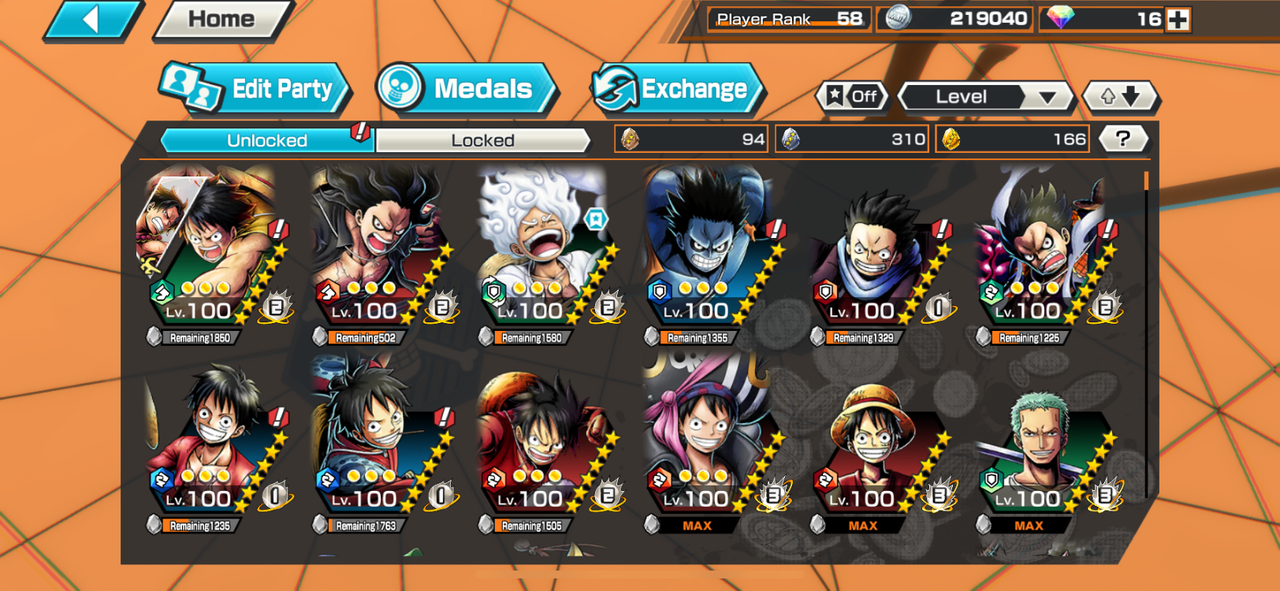Toggle the favorites filter currently Off
Screen dimensions: 1280x591
click(852, 97)
